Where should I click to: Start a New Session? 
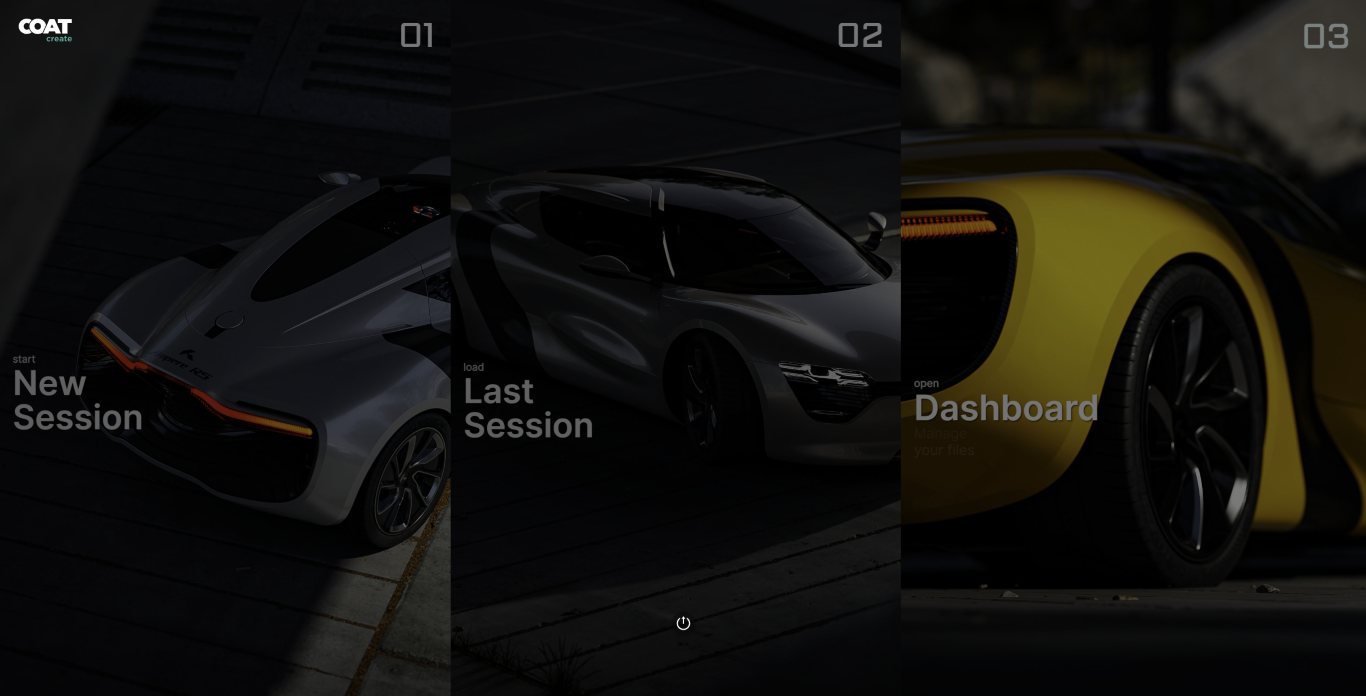78,400
